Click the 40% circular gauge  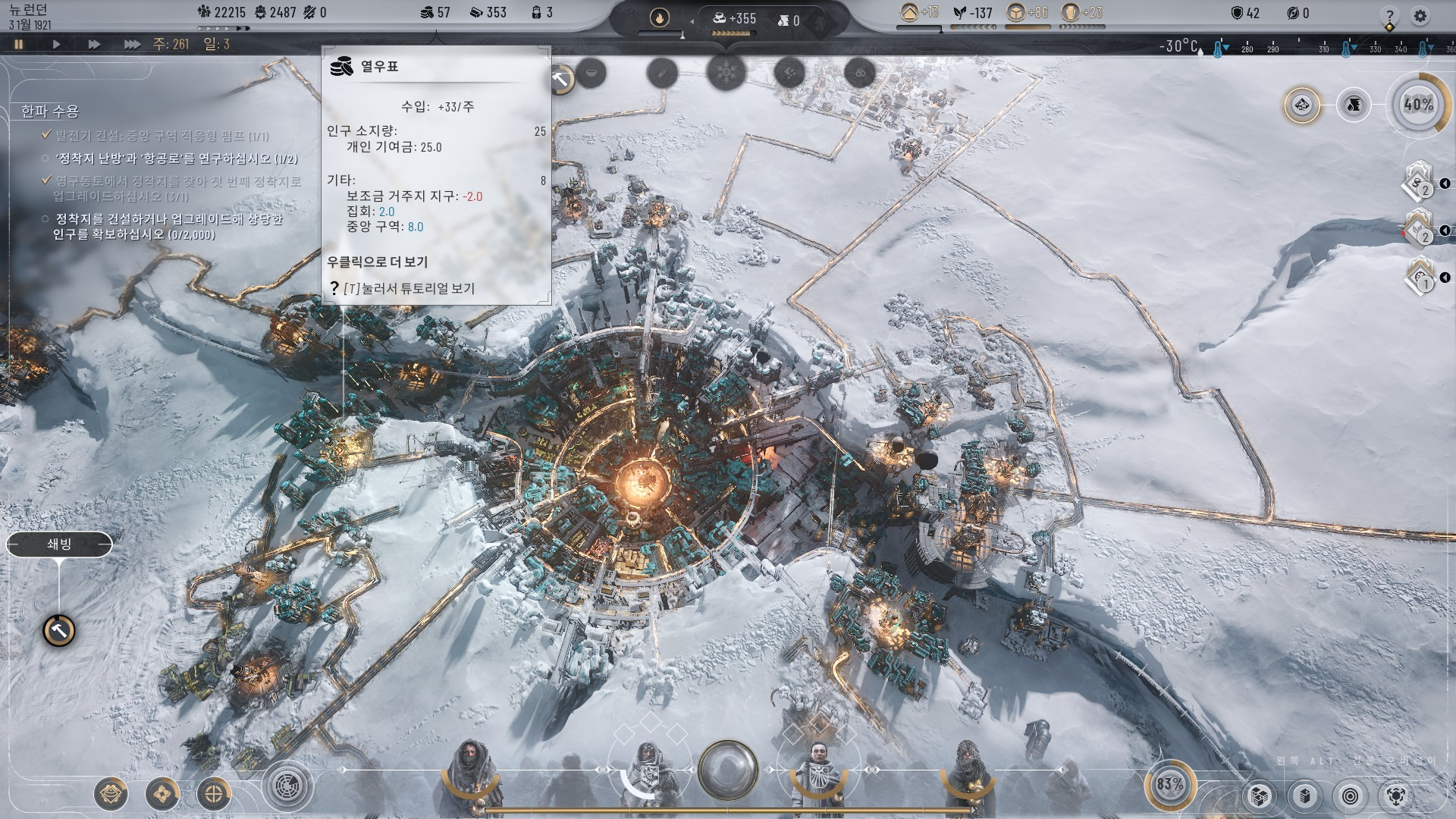[x=1418, y=105]
